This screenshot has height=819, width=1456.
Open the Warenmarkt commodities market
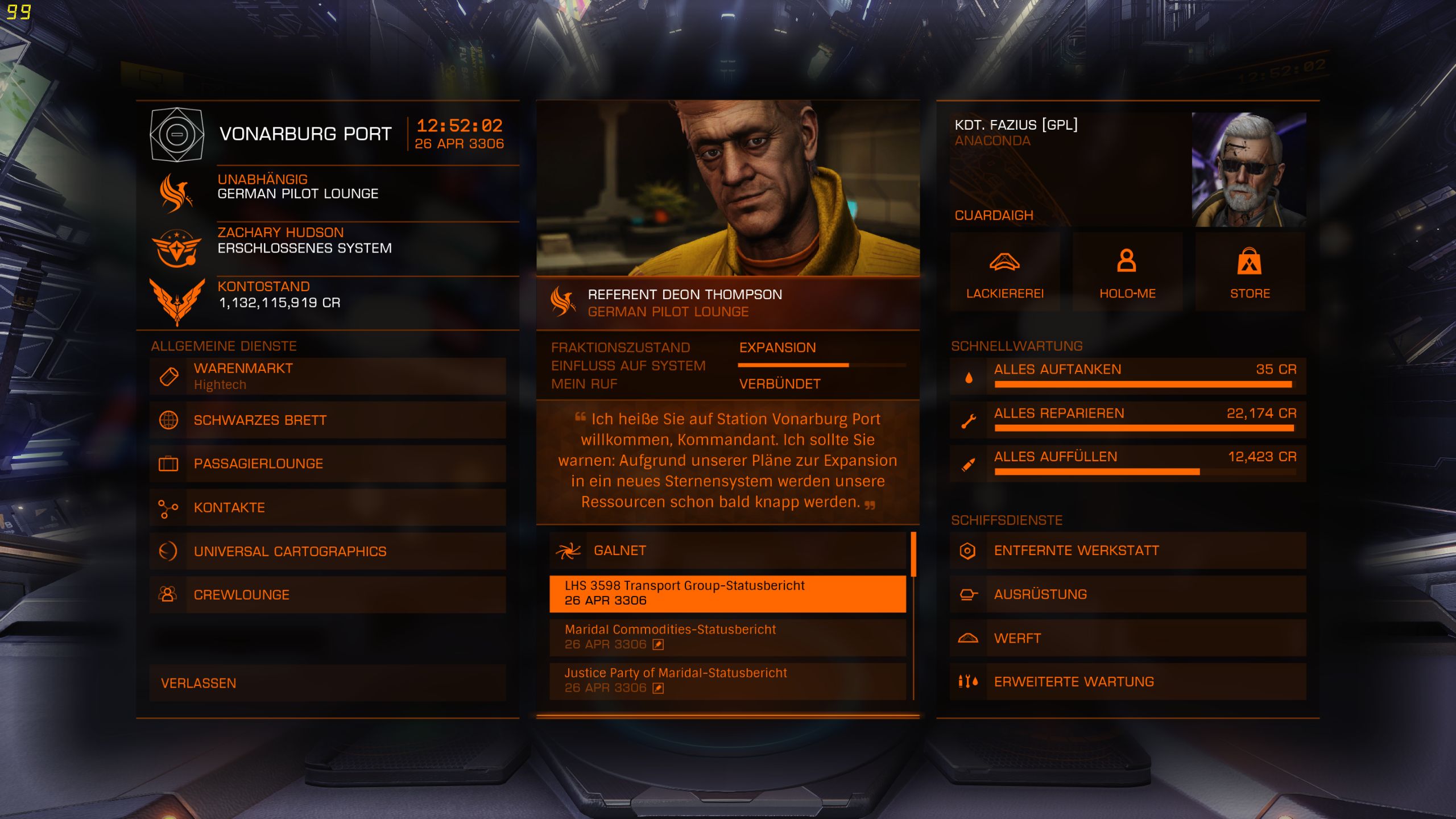[328, 376]
